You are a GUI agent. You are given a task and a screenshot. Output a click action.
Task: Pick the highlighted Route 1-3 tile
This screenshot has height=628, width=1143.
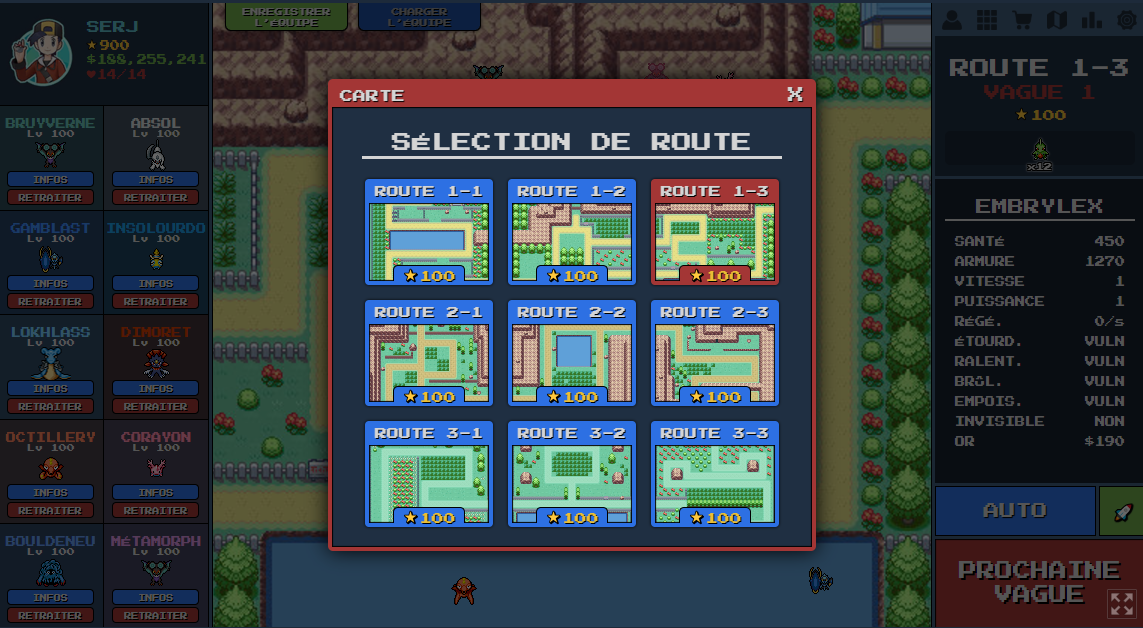pos(714,232)
